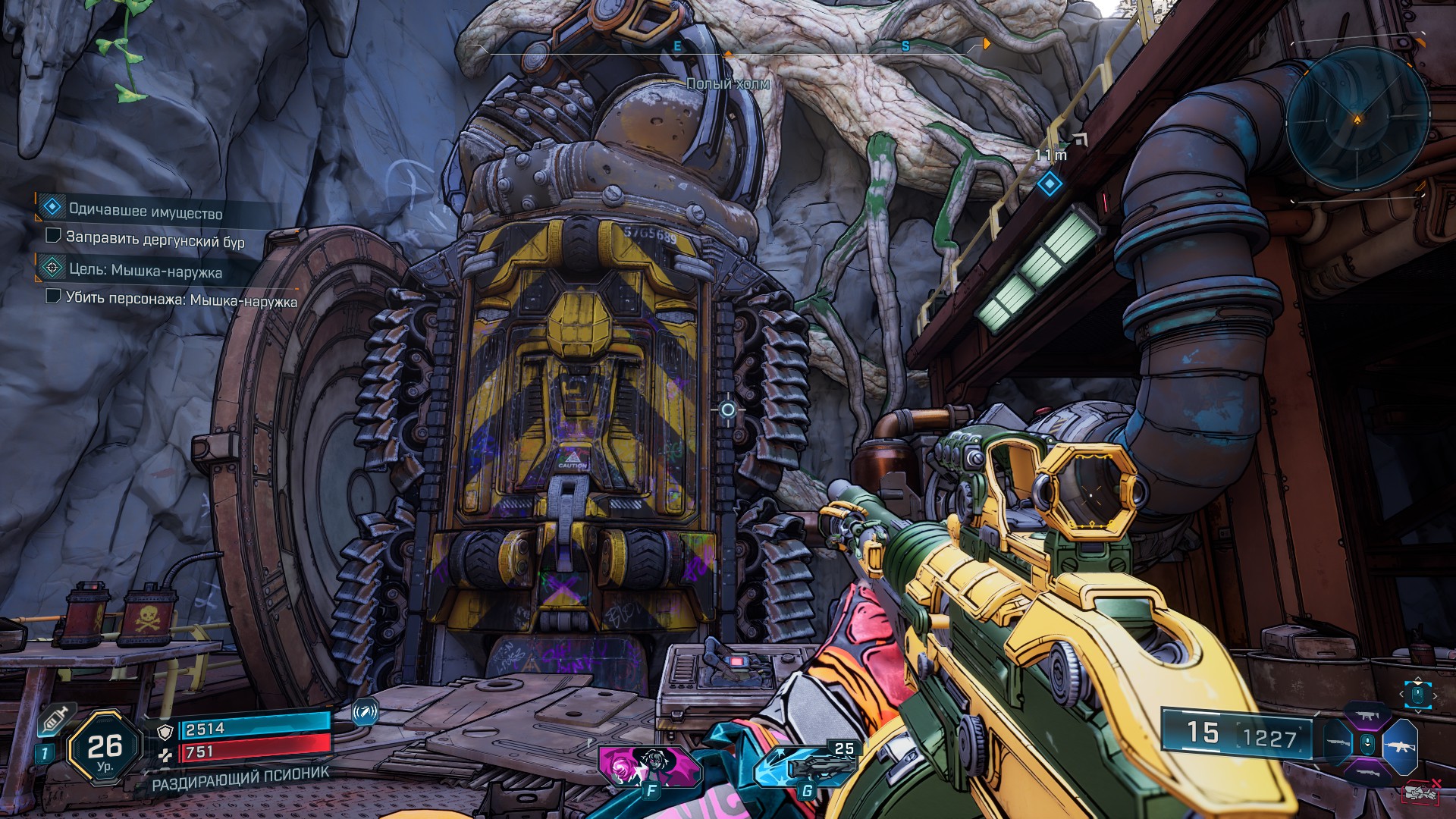The height and width of the screenshot is (819, 1456).
Task: Click the rocket signal status icon
Action: 366,712
